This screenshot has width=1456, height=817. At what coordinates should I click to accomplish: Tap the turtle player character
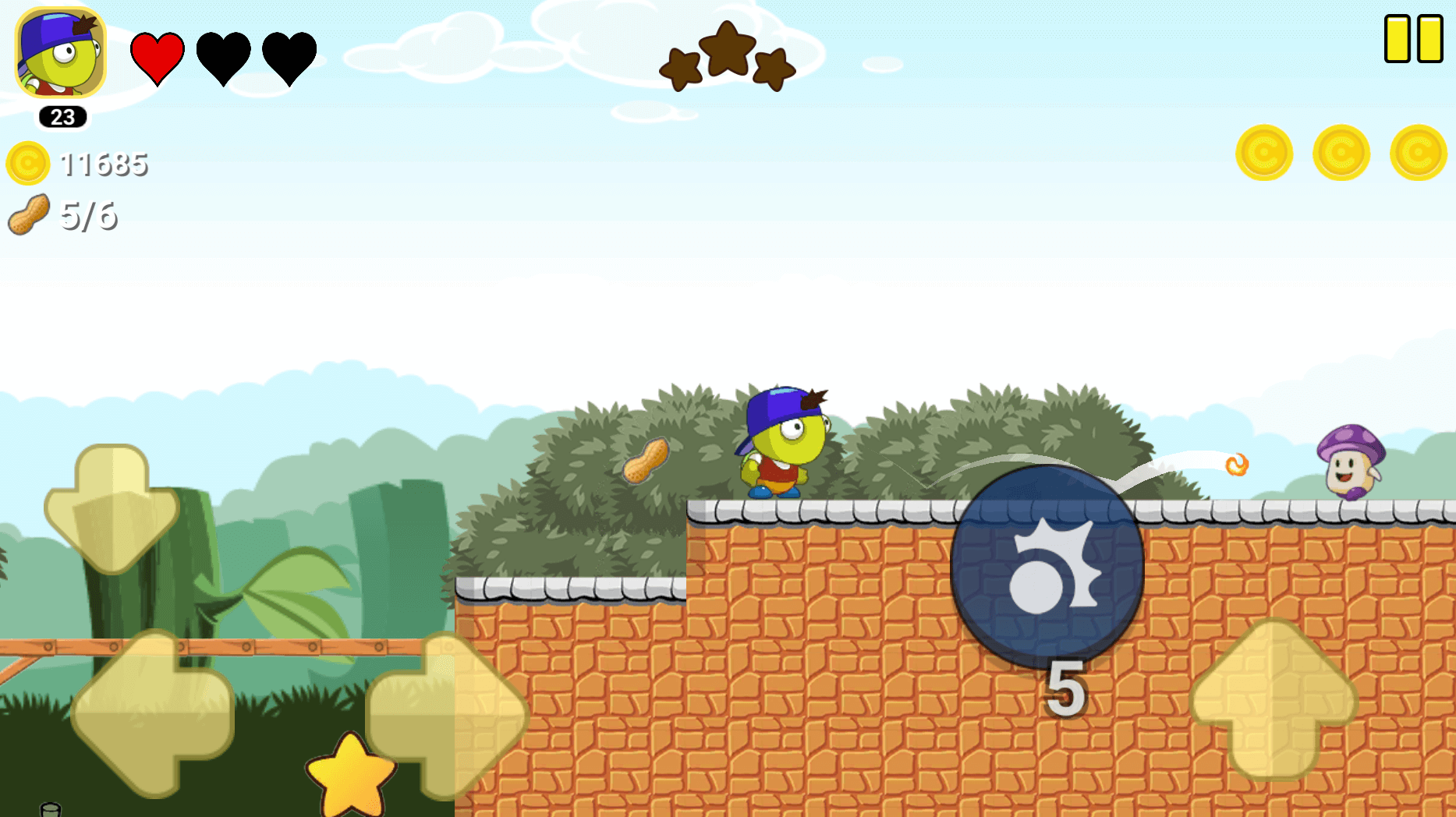[x=782, y=441]
